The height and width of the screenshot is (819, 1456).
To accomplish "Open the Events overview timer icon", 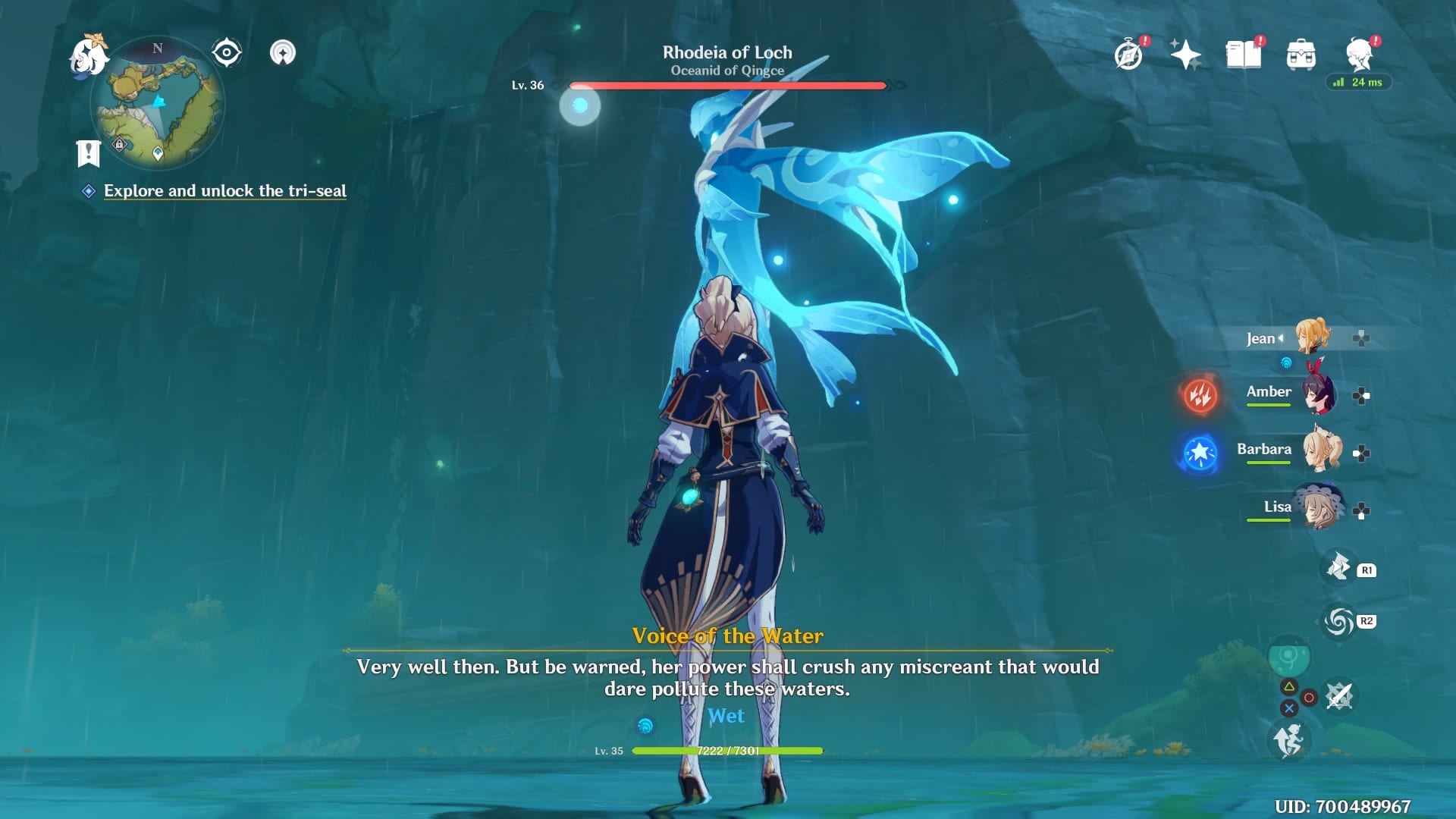I will (1128, 53).
